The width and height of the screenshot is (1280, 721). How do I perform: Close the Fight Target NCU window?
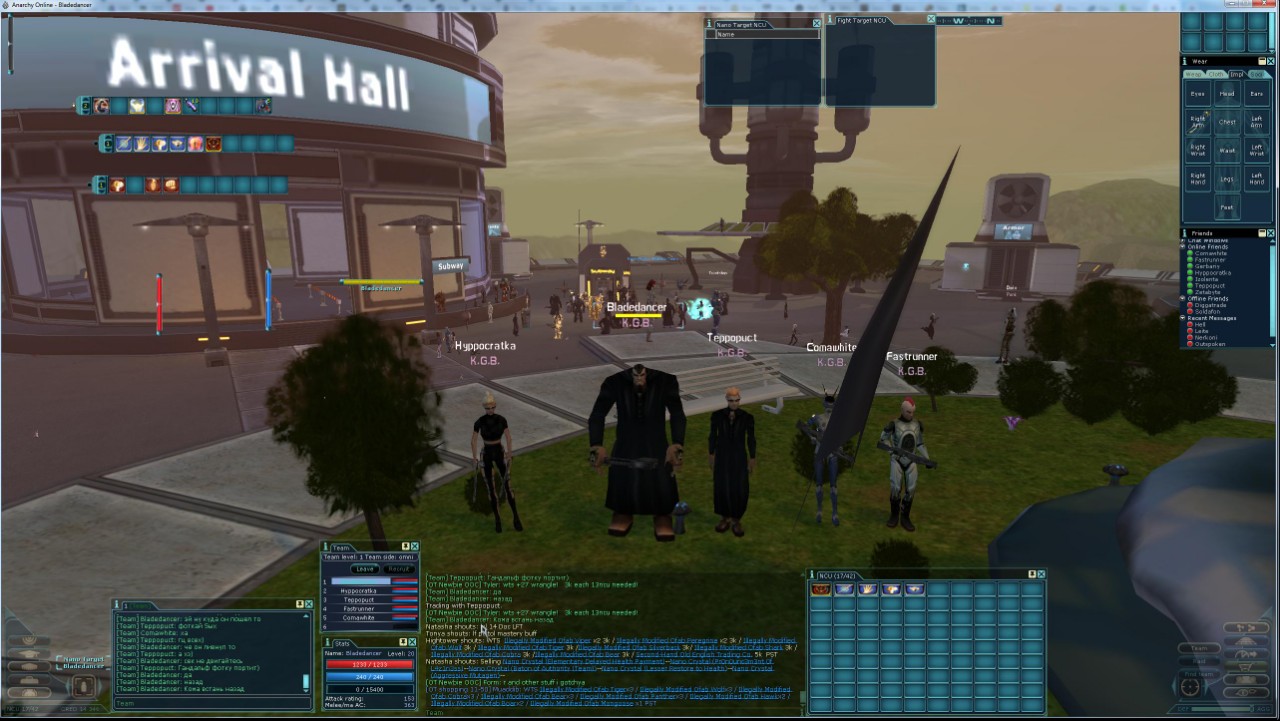(931, 19)
